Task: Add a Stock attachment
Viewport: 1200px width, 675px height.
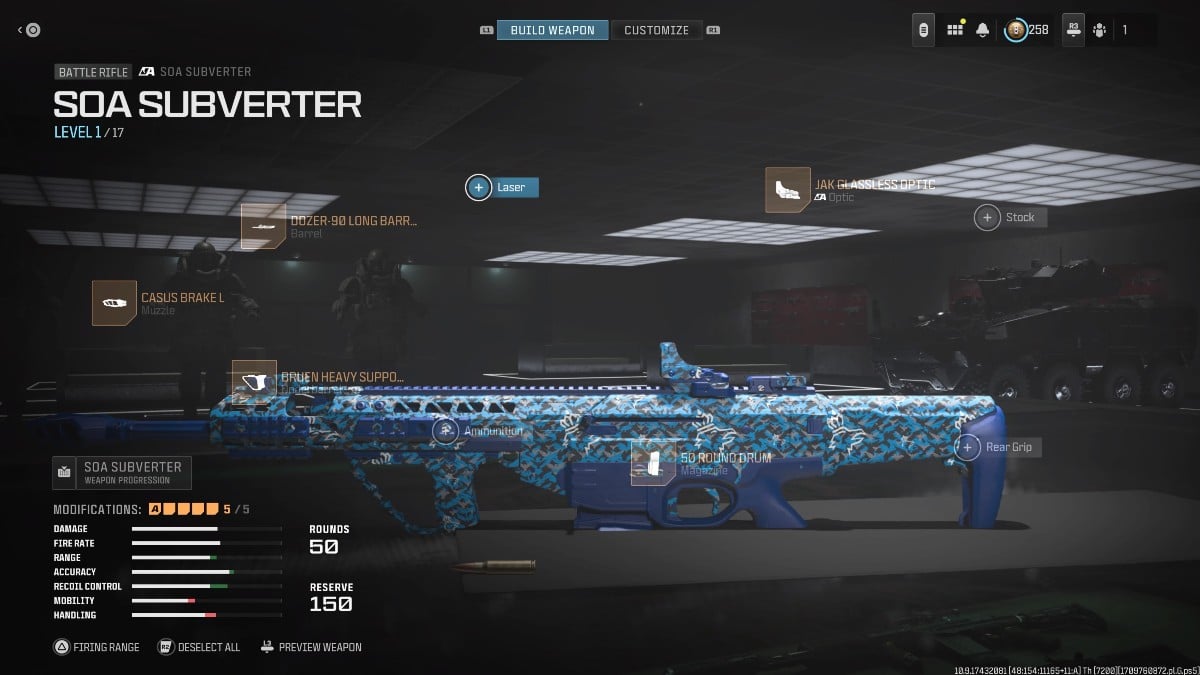Action: (988, 217)
